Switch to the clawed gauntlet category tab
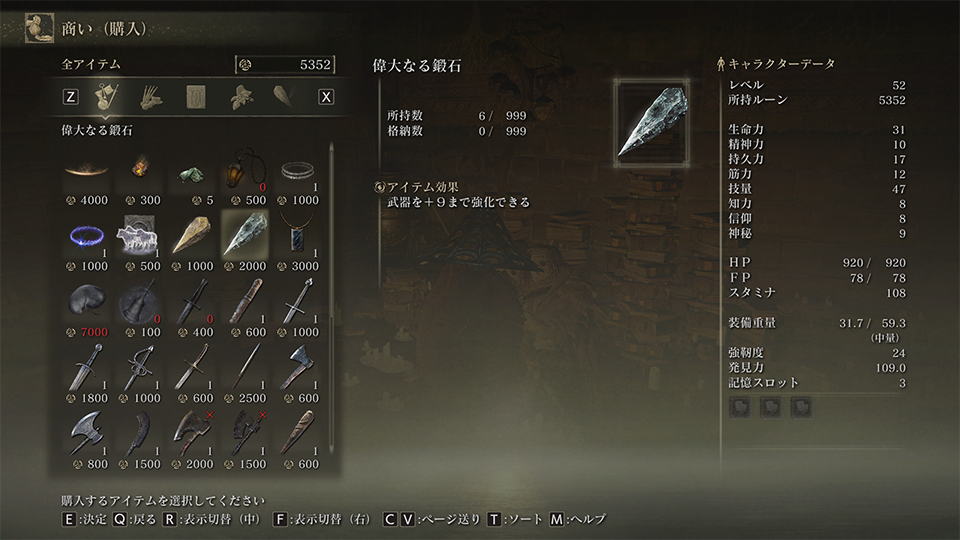This screenshot has width=960, height=540. pyautogui.click(x=152, y=97)
